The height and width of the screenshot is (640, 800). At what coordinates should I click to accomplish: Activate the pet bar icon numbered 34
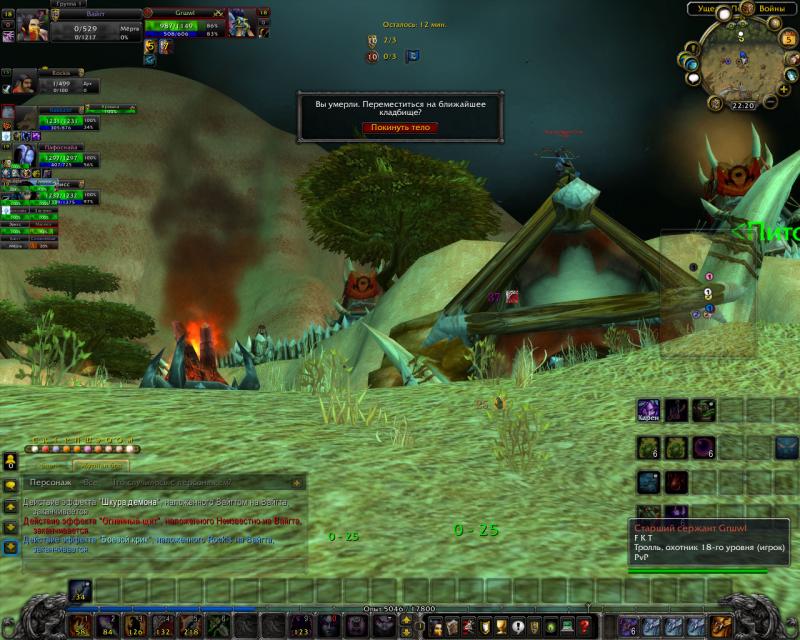tap(80, 589)
